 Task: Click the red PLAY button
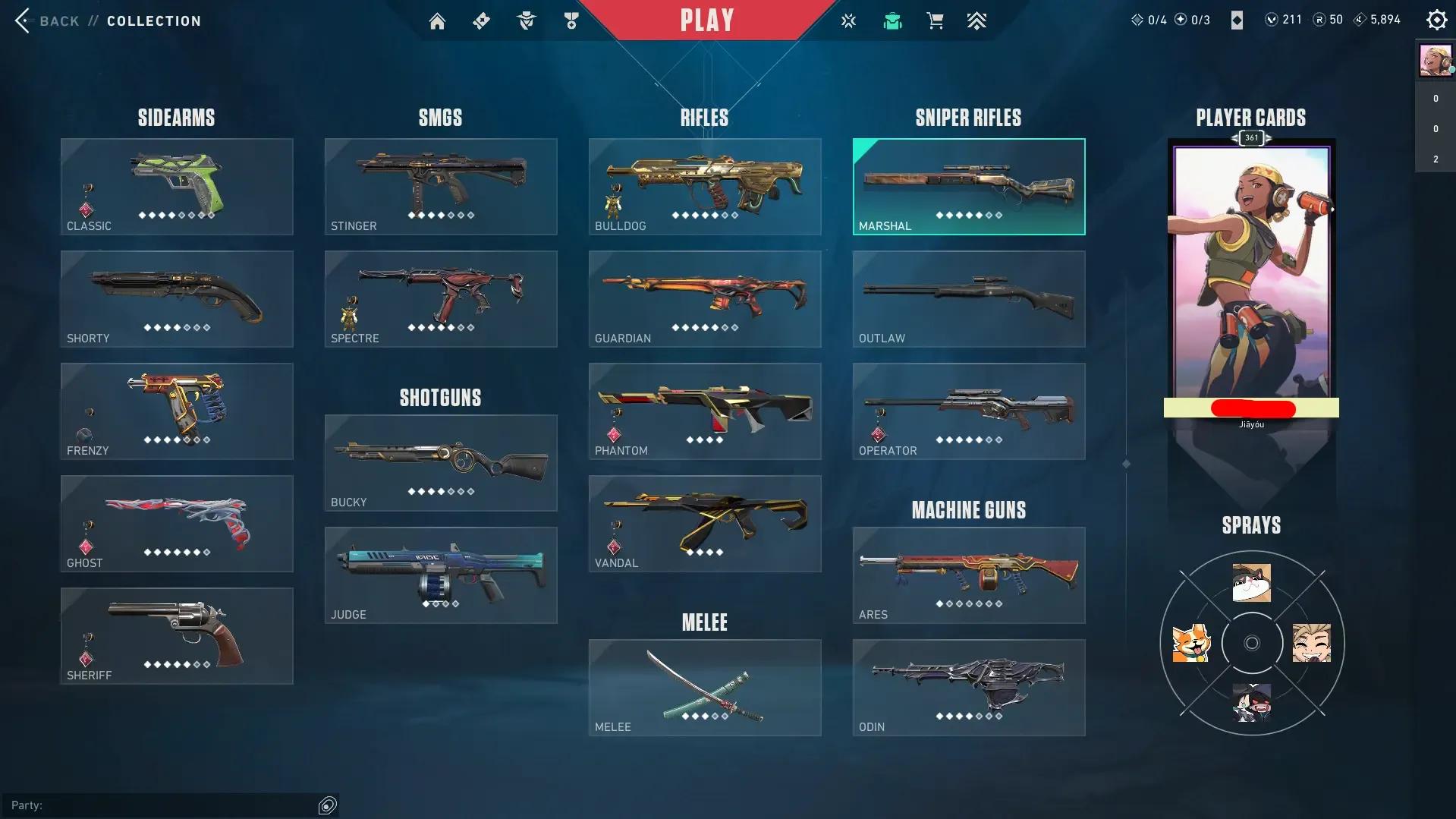706,20
